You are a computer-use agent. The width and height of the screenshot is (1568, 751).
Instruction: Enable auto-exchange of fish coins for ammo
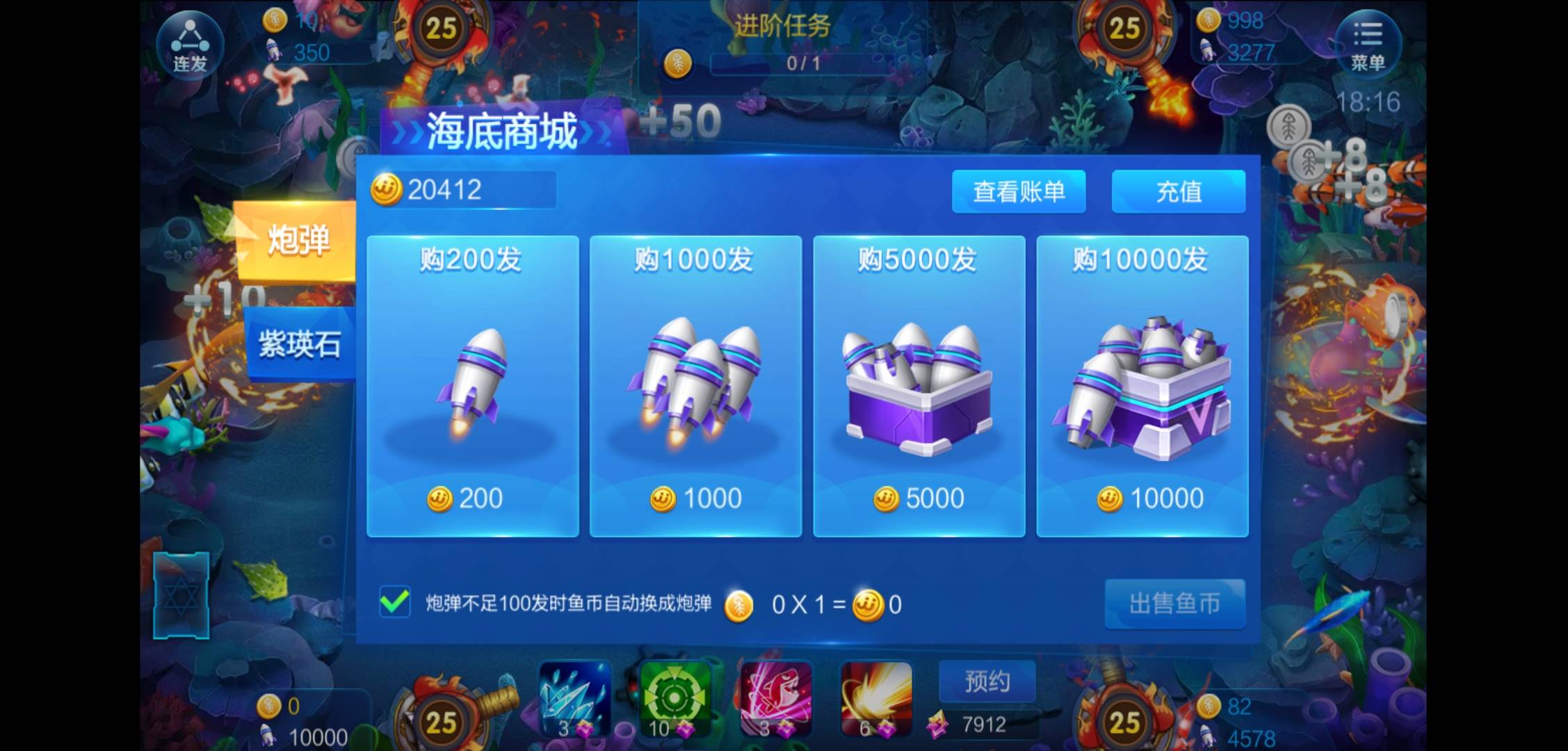coord(394,604)
